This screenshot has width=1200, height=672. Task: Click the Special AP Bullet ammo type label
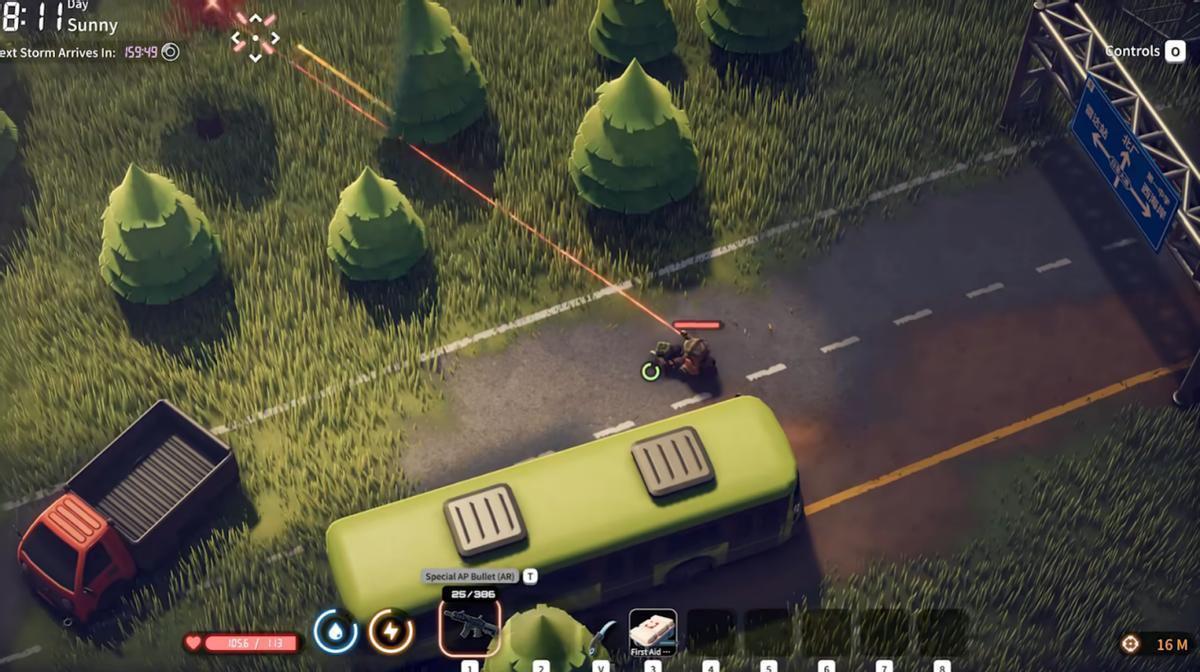(x=470, y=576)
